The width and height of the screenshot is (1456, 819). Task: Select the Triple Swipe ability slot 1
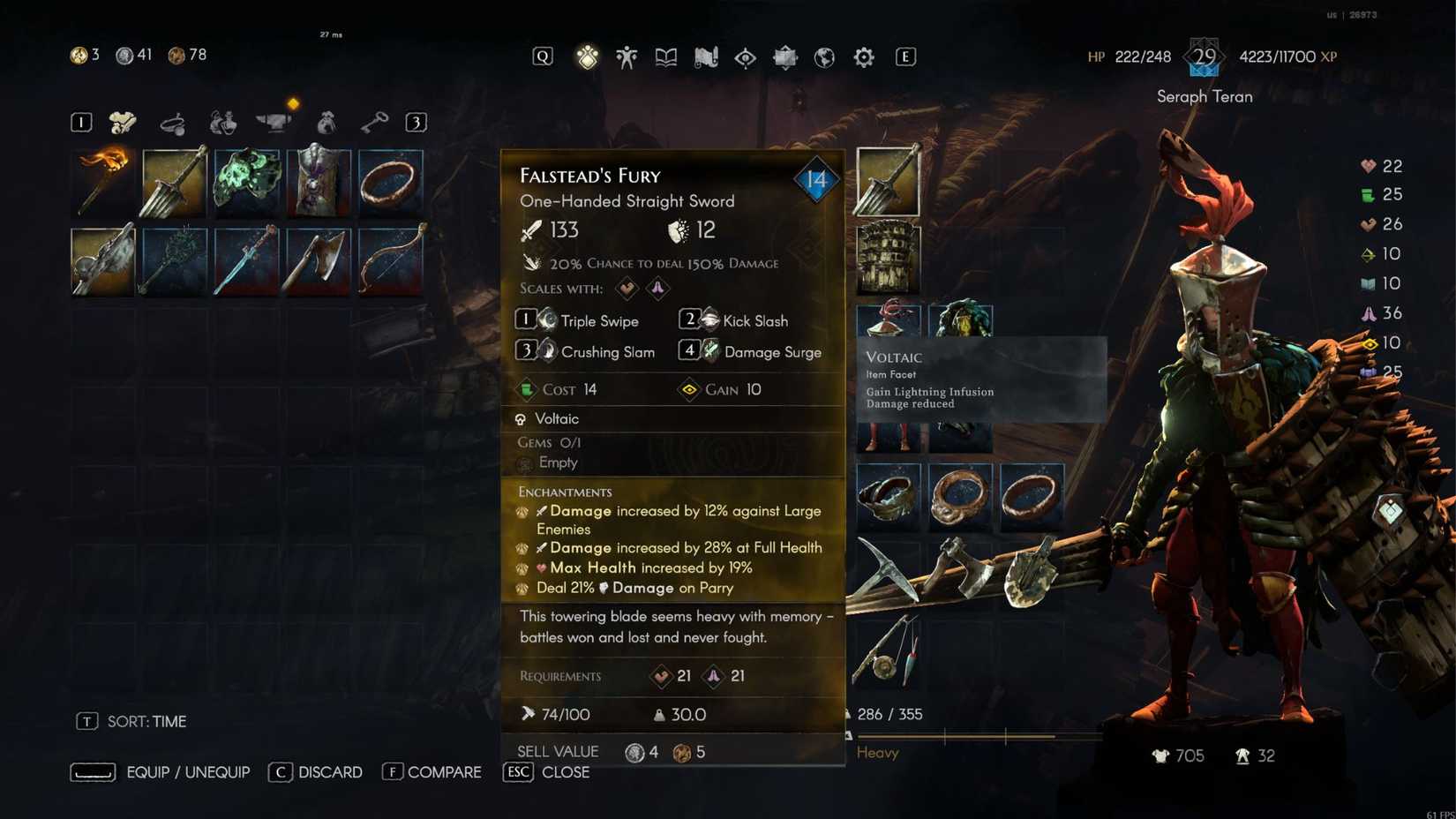coord(582,320)
